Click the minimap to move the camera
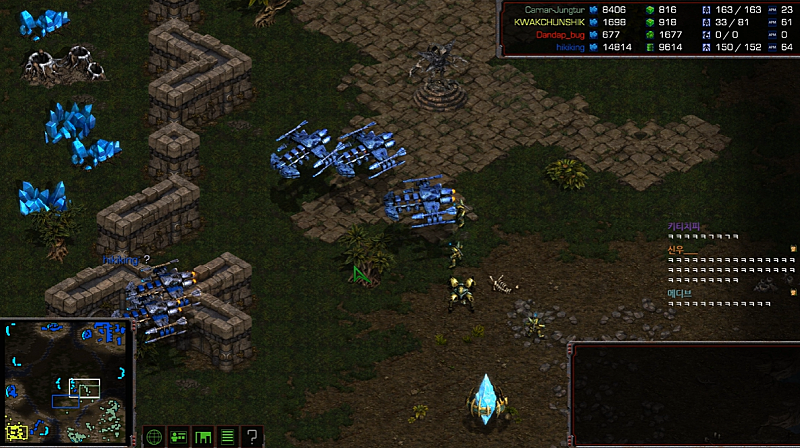Screen dimensions: 800x448 67,382
